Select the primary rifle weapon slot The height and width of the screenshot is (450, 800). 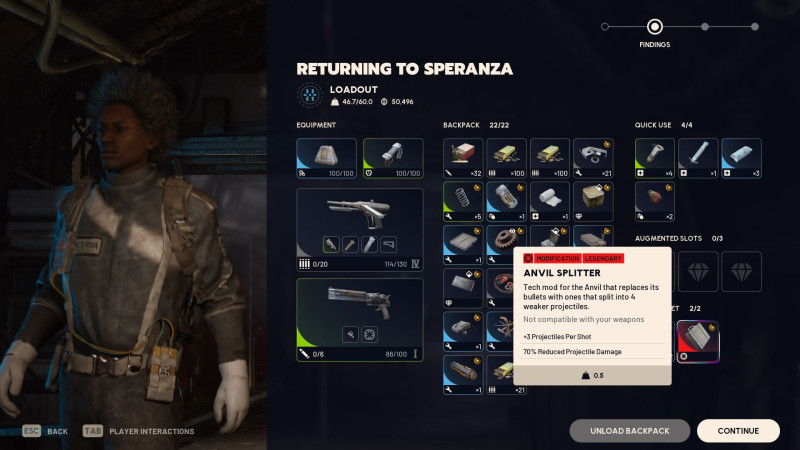click(359, 222)
